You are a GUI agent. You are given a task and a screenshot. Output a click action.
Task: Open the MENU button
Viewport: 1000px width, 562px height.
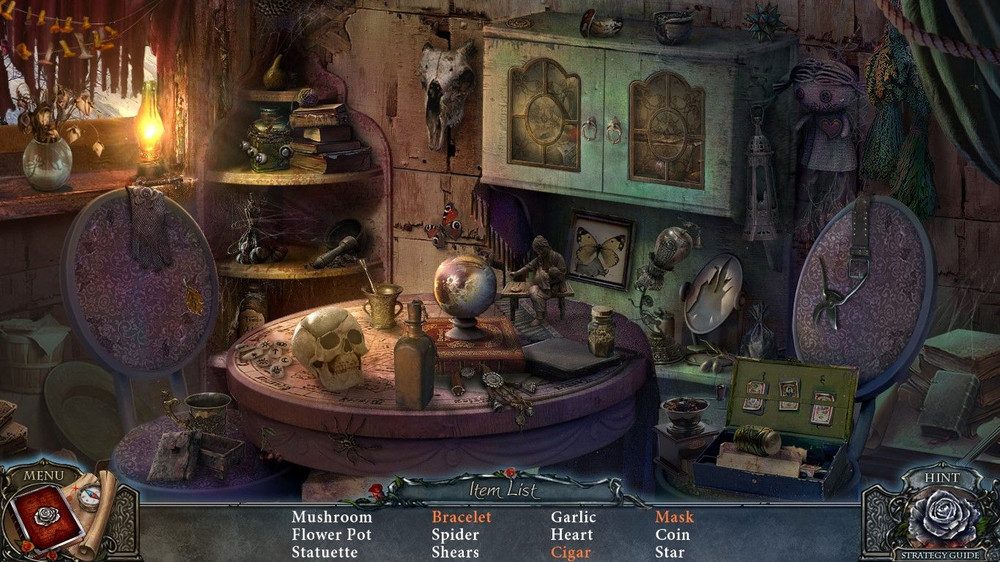43,475
